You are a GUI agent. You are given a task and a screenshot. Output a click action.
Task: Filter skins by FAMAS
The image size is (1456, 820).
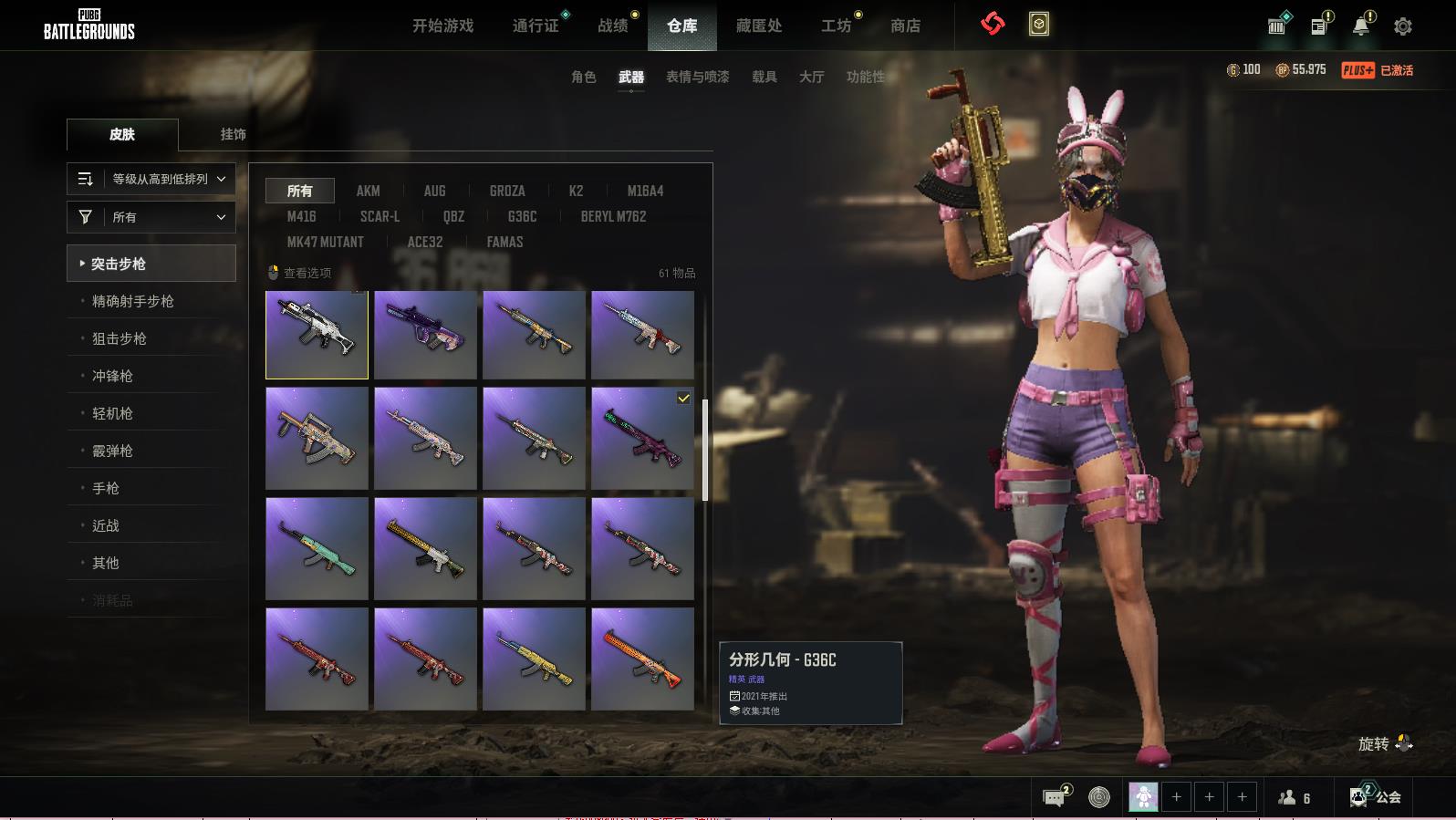[x=504, y=242]
